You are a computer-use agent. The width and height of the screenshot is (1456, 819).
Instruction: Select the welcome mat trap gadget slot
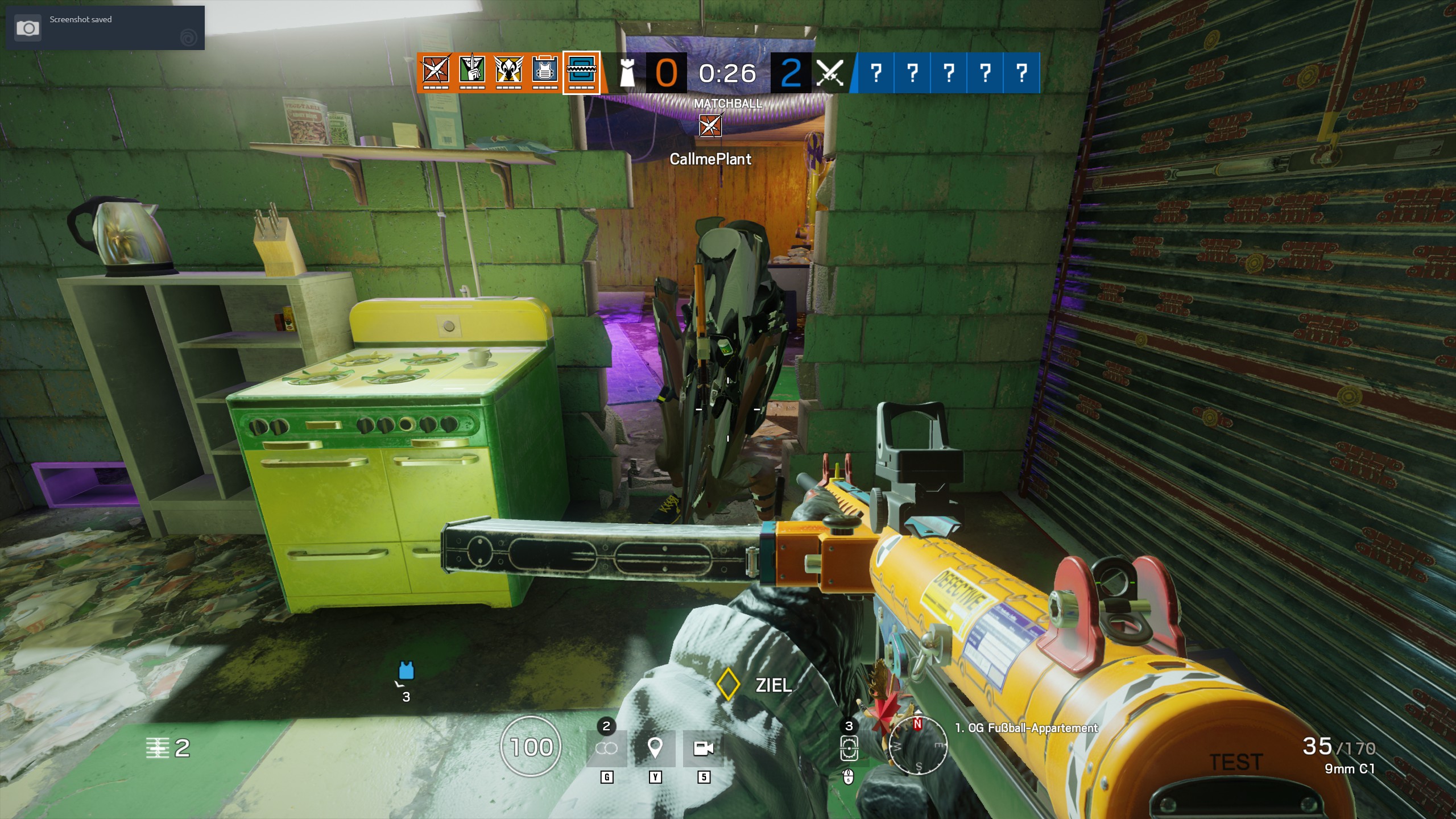[849, 748]
